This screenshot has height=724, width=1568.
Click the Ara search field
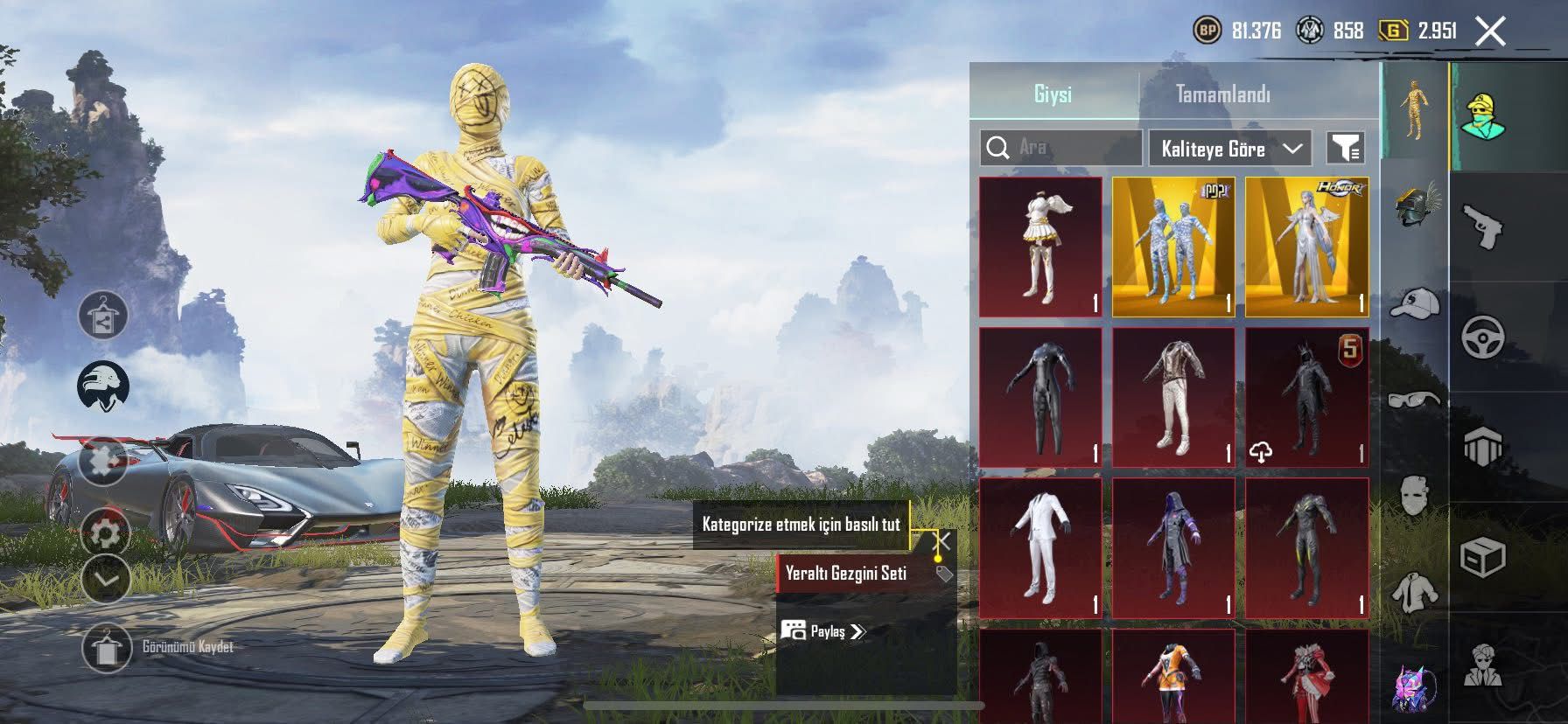coord(1061,148)
